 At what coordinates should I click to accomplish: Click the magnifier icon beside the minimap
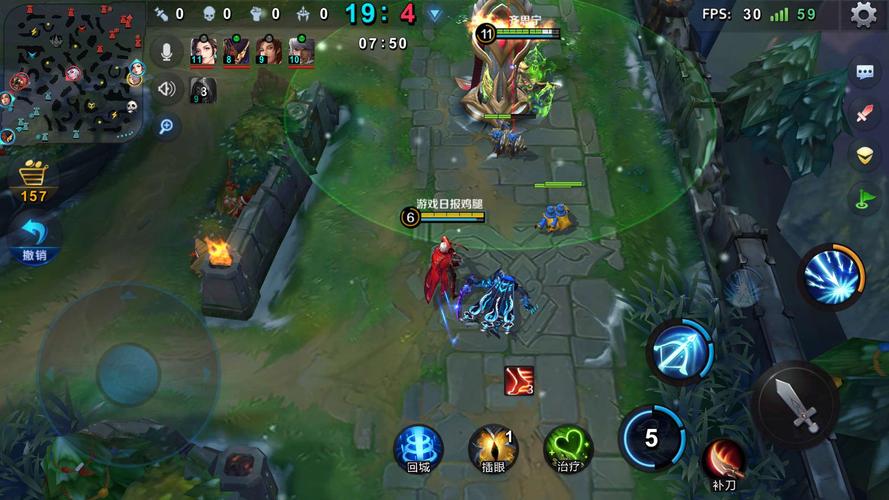click(x=167, y=126)
